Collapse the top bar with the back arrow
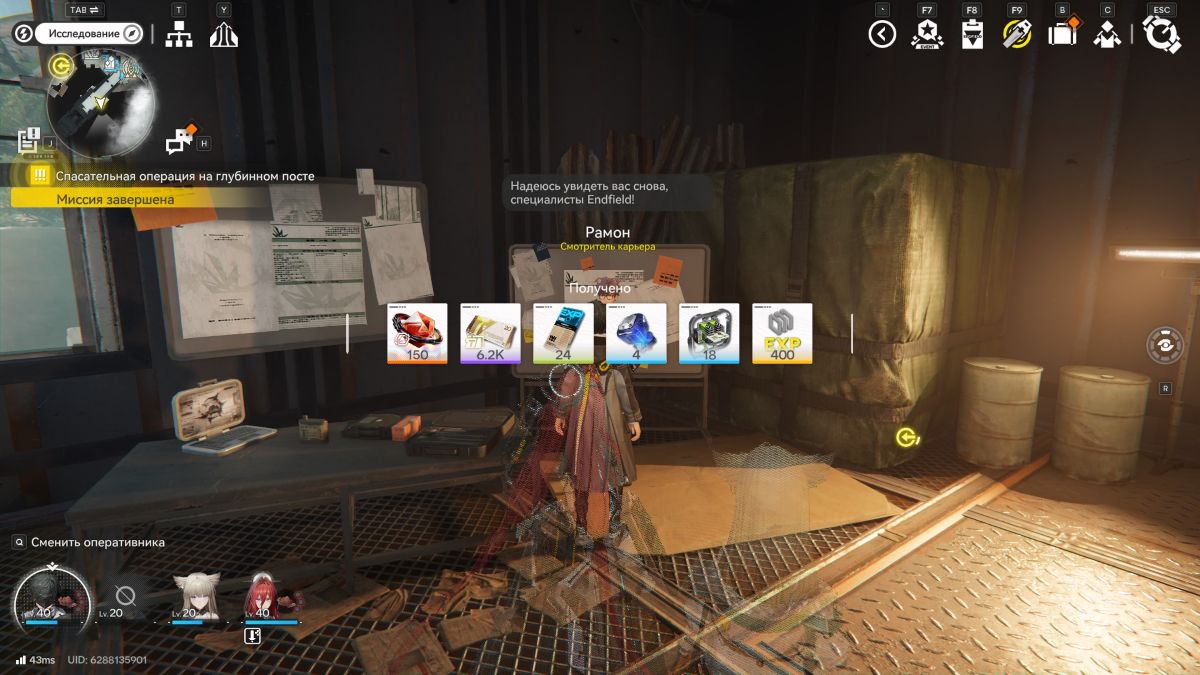This screenshot has width=1200, height=675. [x=881, y=35]
